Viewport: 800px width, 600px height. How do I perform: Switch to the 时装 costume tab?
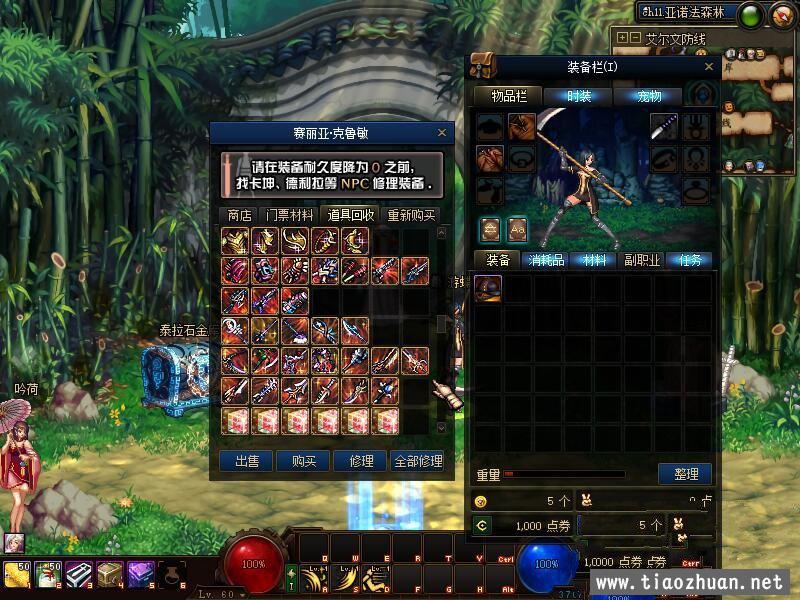point(578,96)
